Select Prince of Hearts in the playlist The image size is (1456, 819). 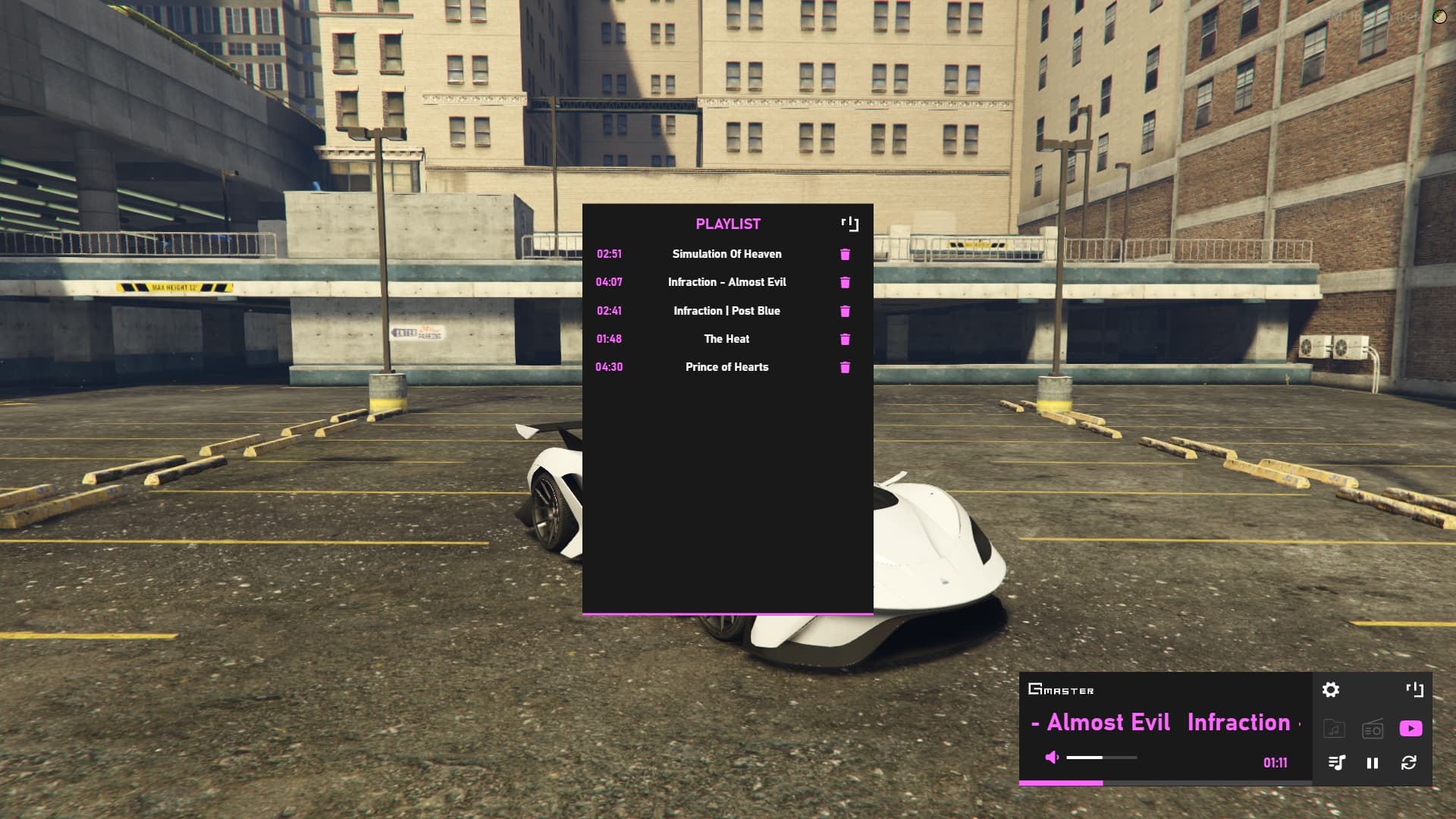coord(726,367)
